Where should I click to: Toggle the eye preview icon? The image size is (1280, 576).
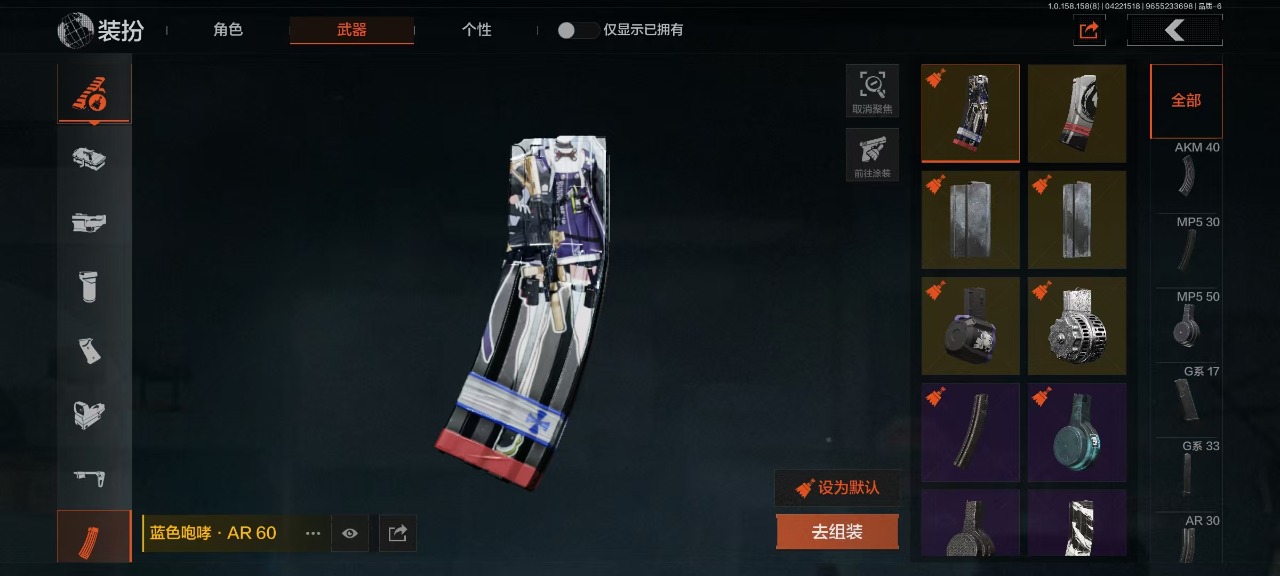tap(349, 534)
